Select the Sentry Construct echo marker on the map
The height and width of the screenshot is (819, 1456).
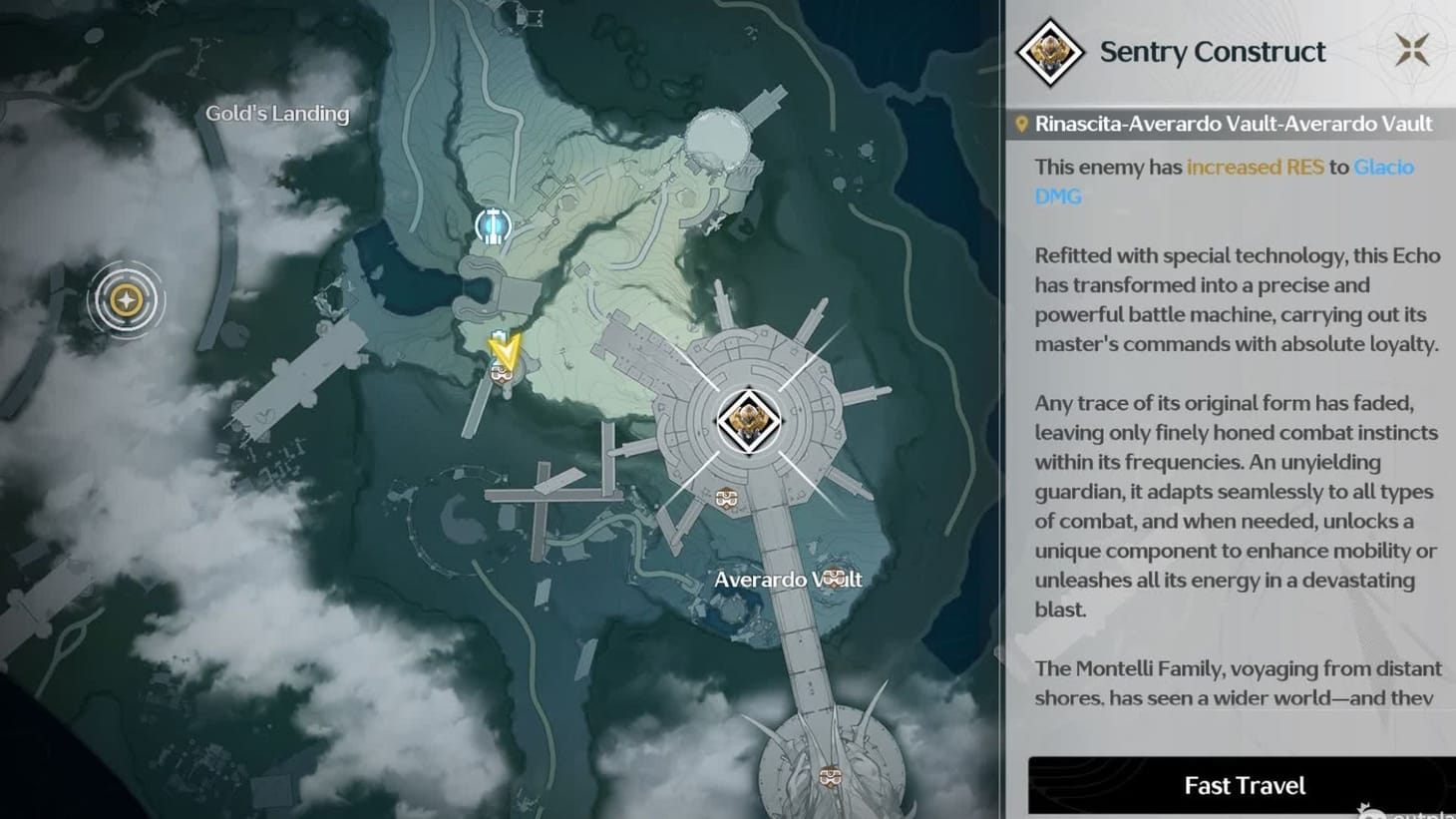[750, 420]
